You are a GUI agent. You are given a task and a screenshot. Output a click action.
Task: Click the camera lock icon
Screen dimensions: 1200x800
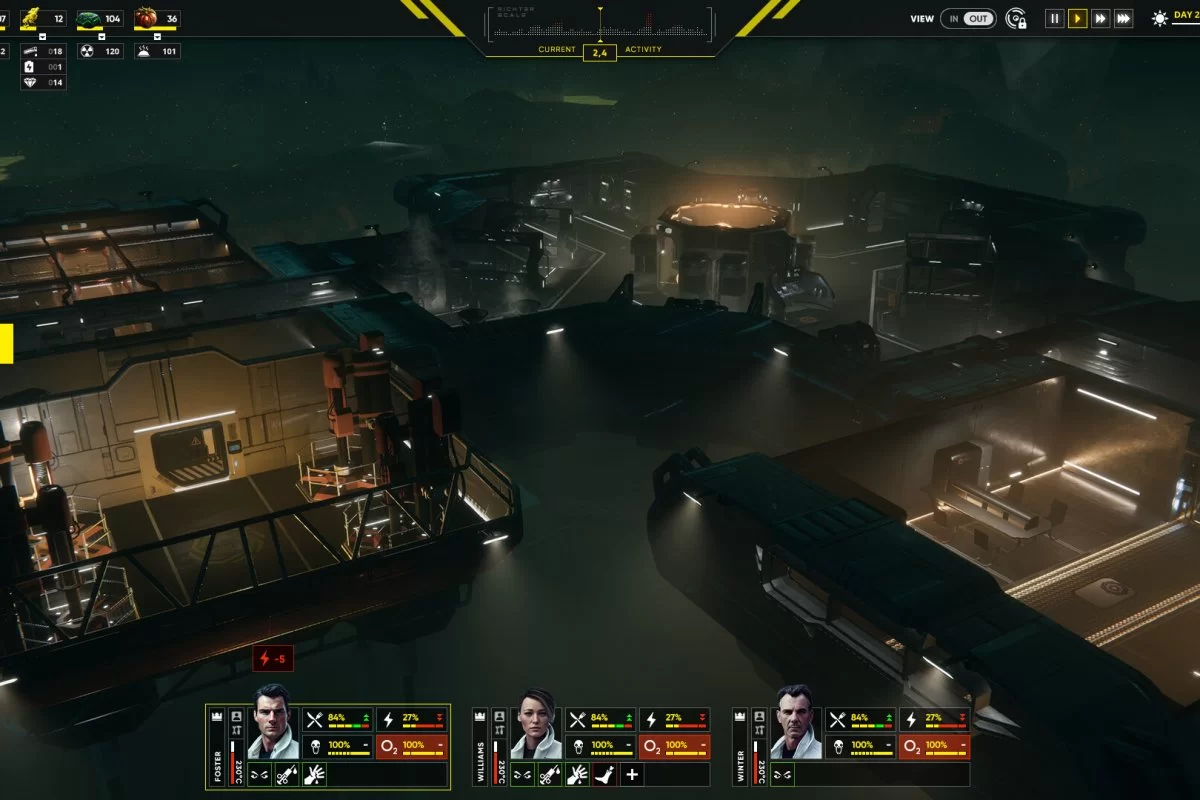point(1016,18)
